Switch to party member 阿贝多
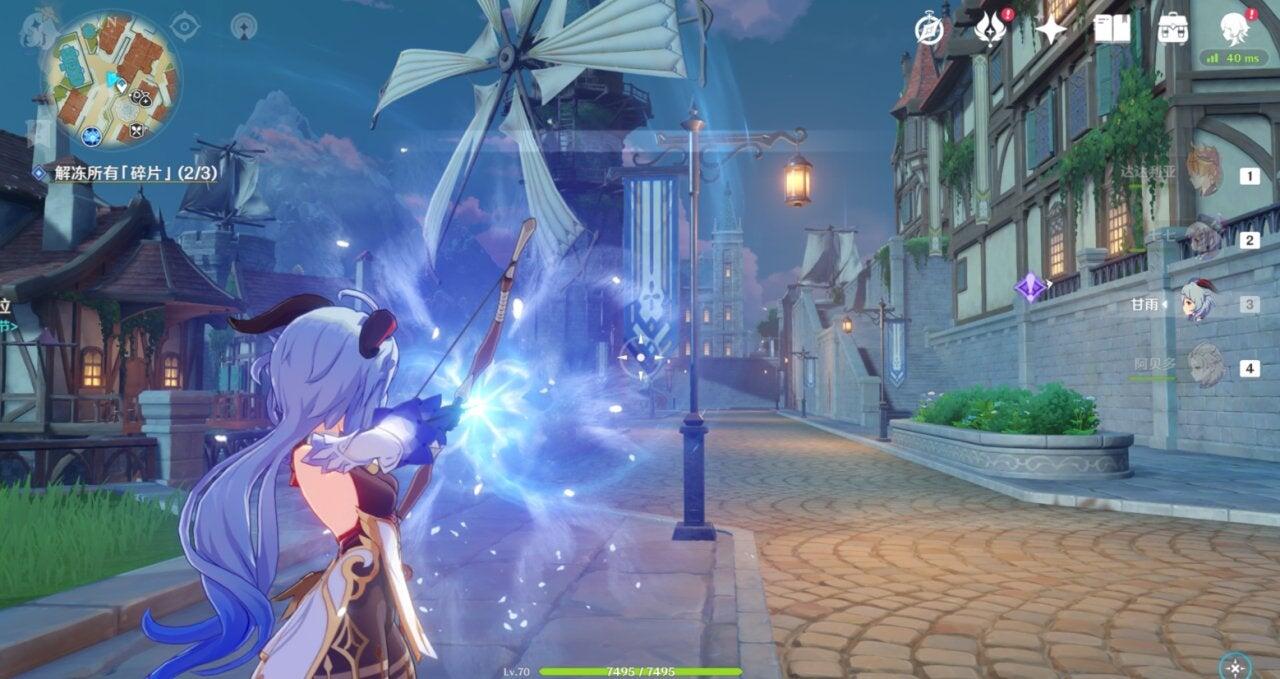Image resolution: width=1280 pixels, height=679 pixels. (1204, 365)
